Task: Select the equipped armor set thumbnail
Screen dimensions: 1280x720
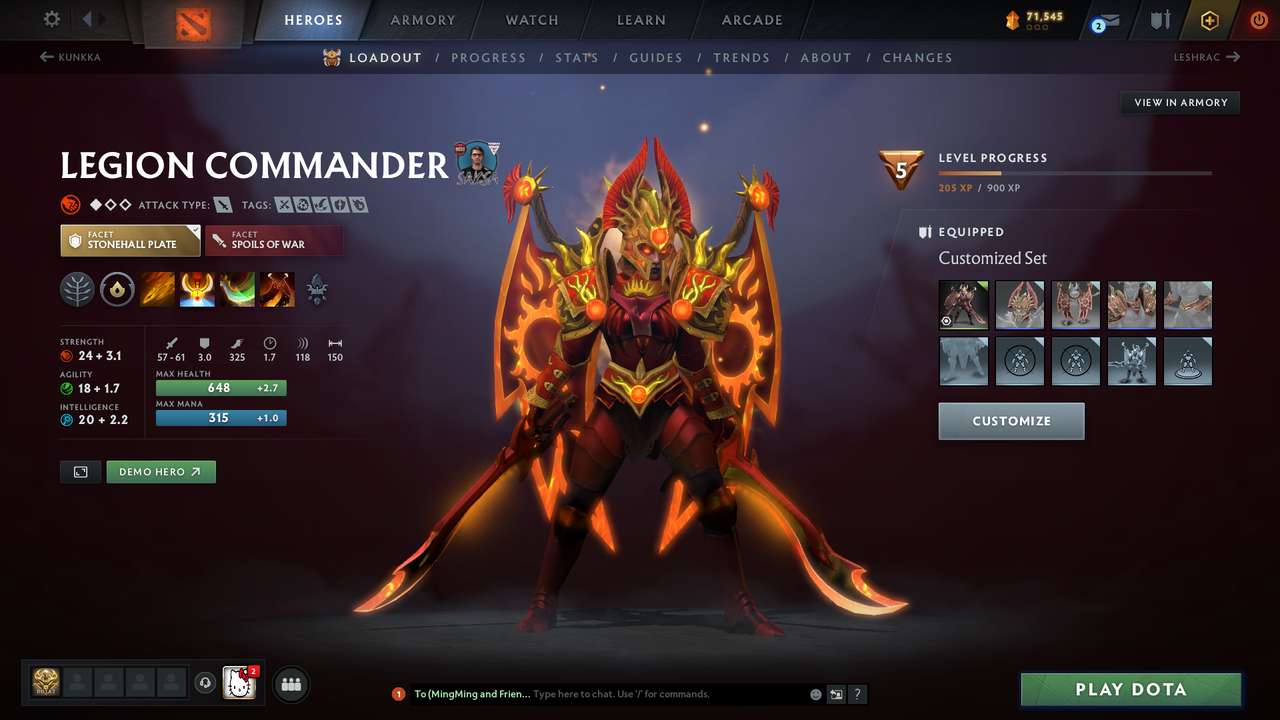Action: pos(963,305)
